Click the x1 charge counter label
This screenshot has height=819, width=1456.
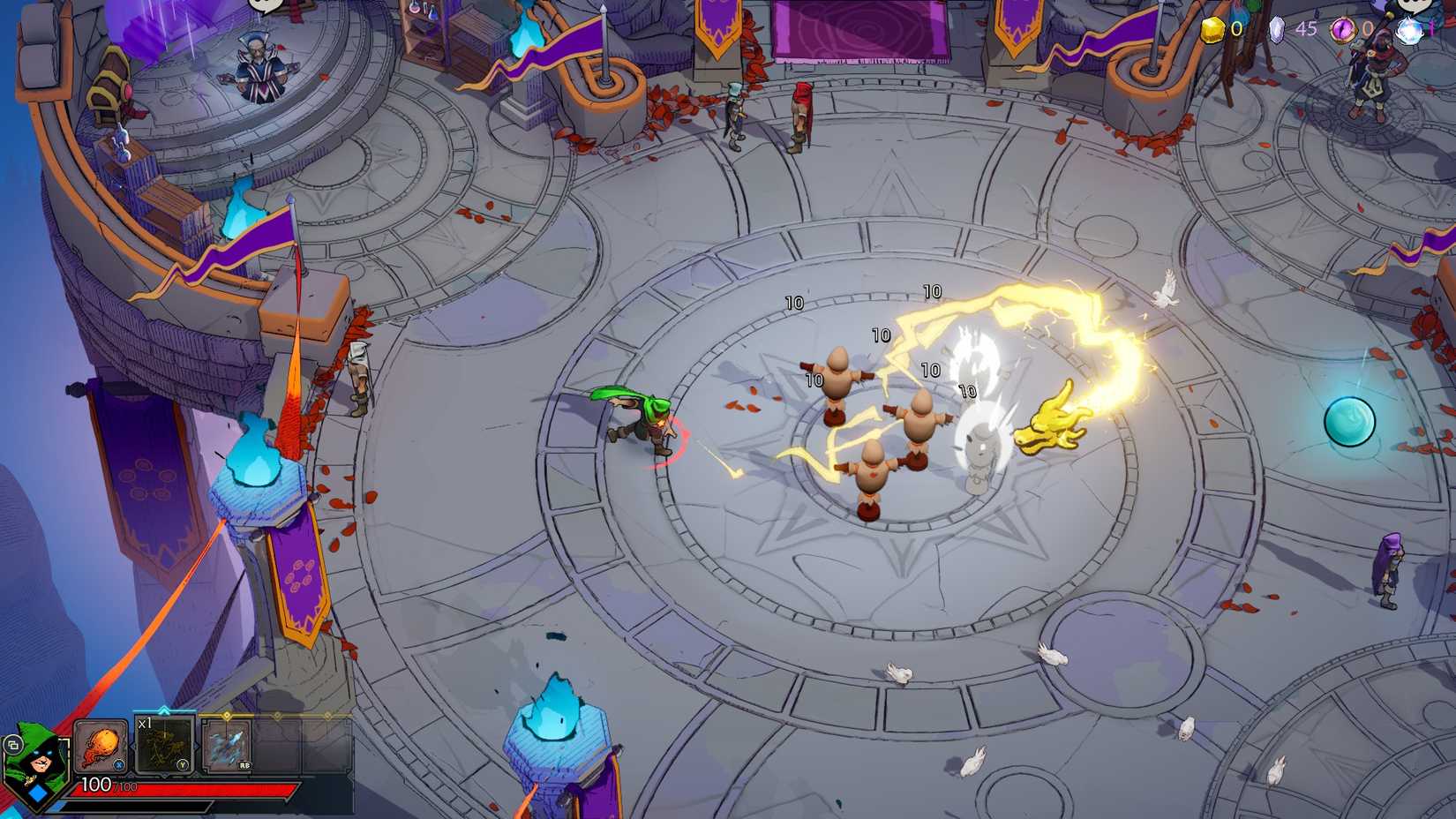coord(146,724)
